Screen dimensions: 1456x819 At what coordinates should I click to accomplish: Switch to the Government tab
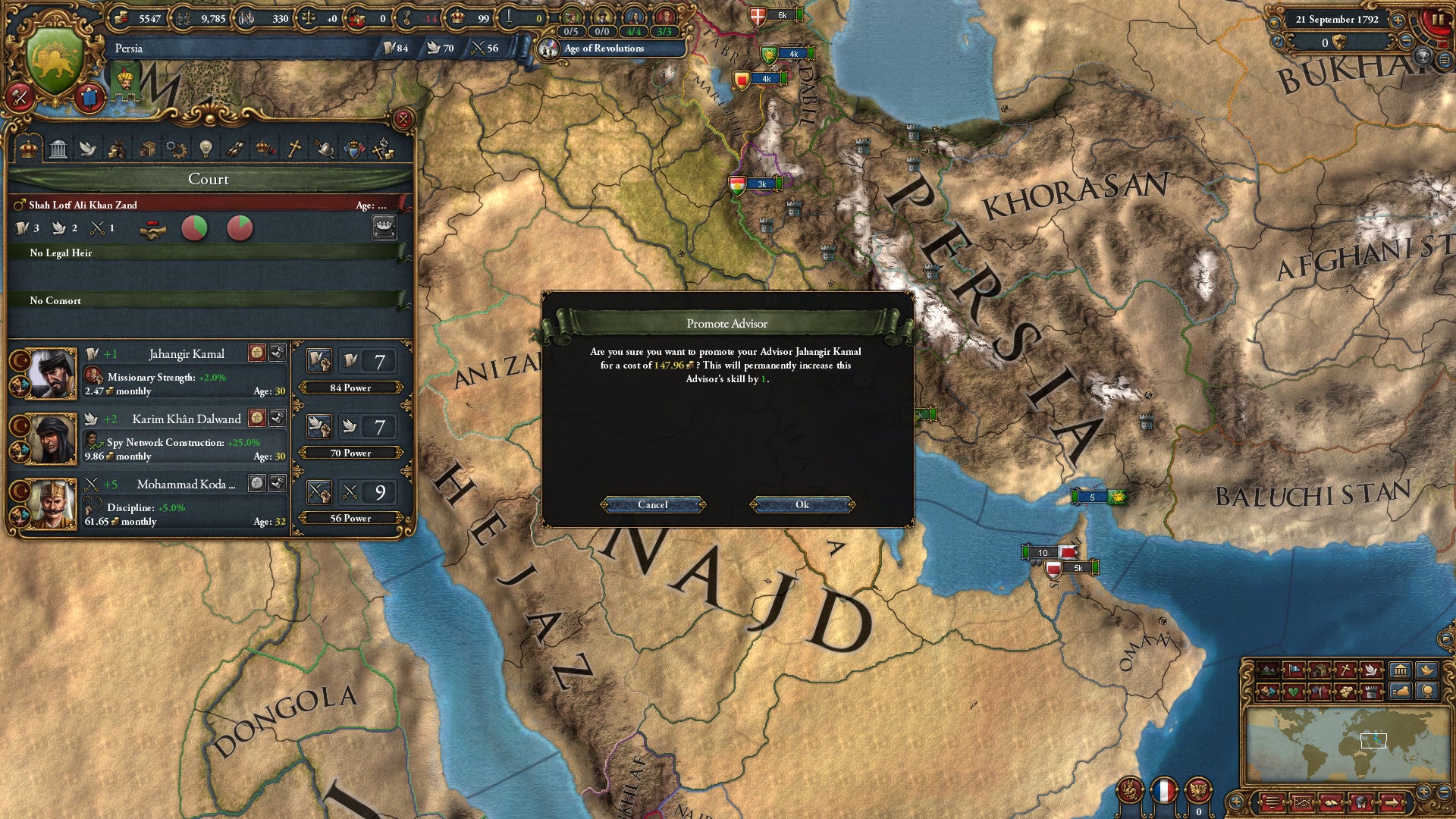(x=58, y=149)
